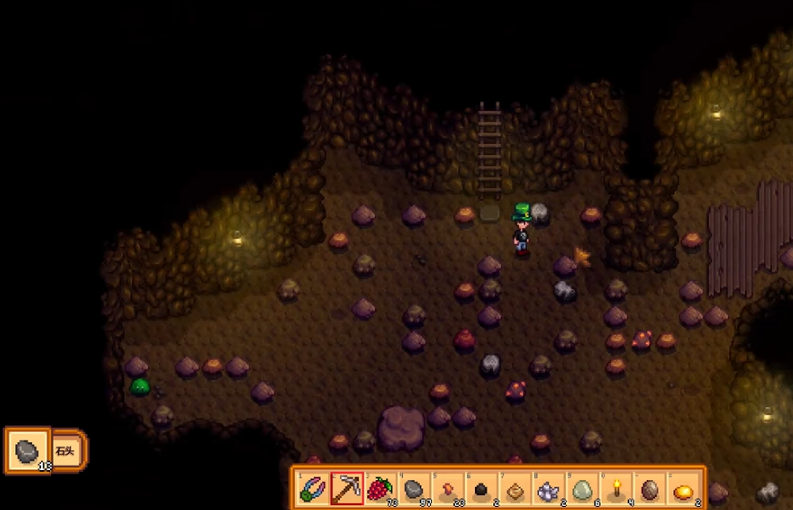
Task: Pick the small red mushroom item slot
Action: tap(448, 489)
